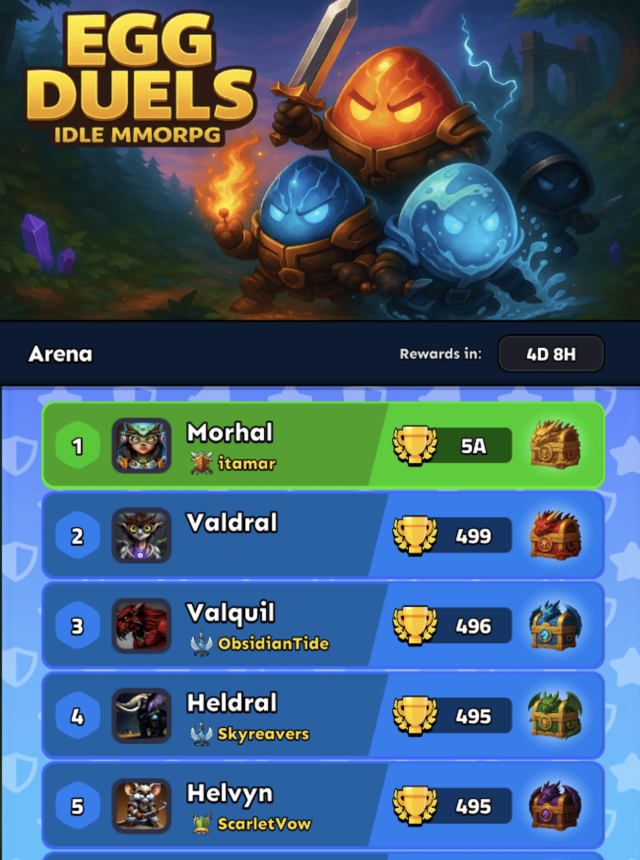Inspect the red dragon chest reward
The height and width of the screenshot is (860, 640).
(555, 535)
